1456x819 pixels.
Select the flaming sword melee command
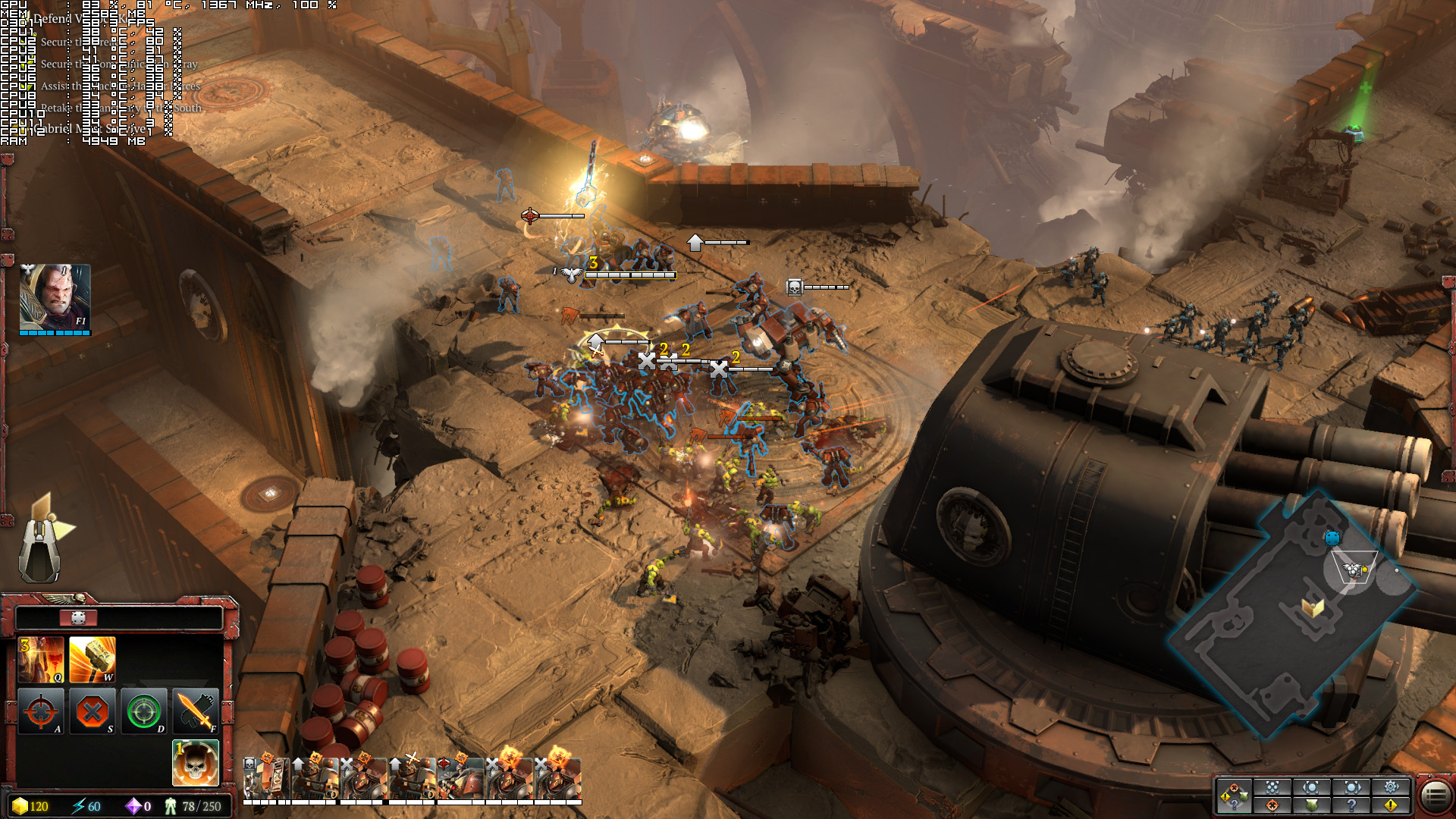(x=196, y=711)
